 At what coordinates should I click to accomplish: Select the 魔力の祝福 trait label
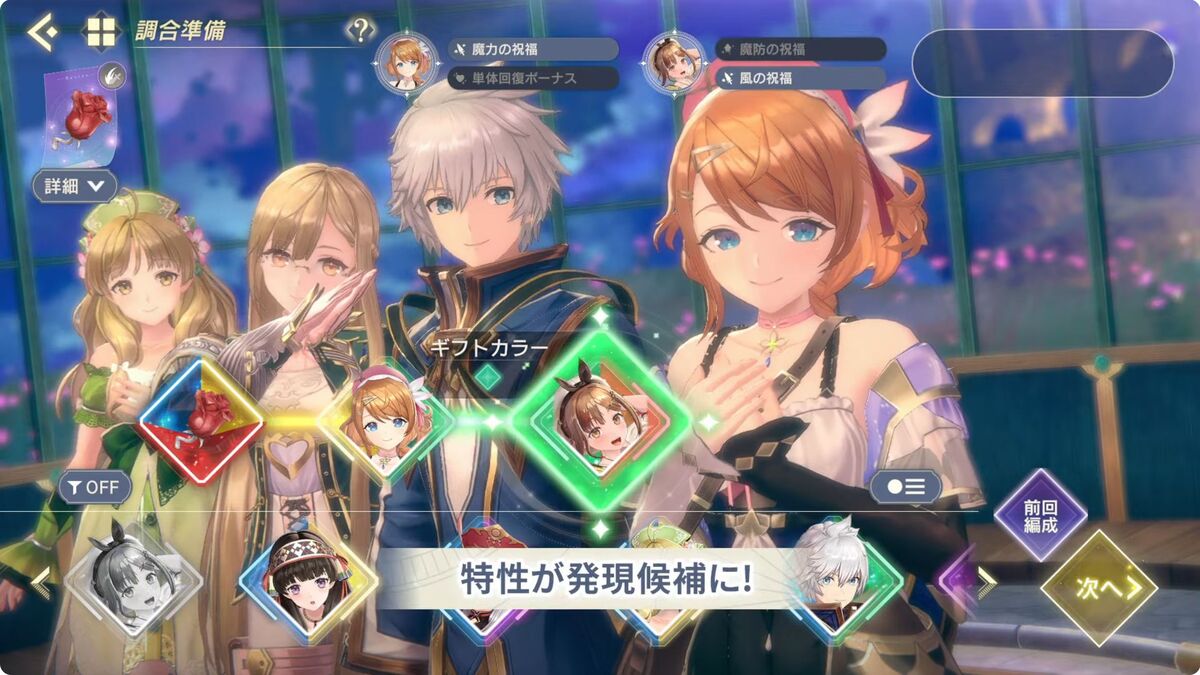click(533, 49)
